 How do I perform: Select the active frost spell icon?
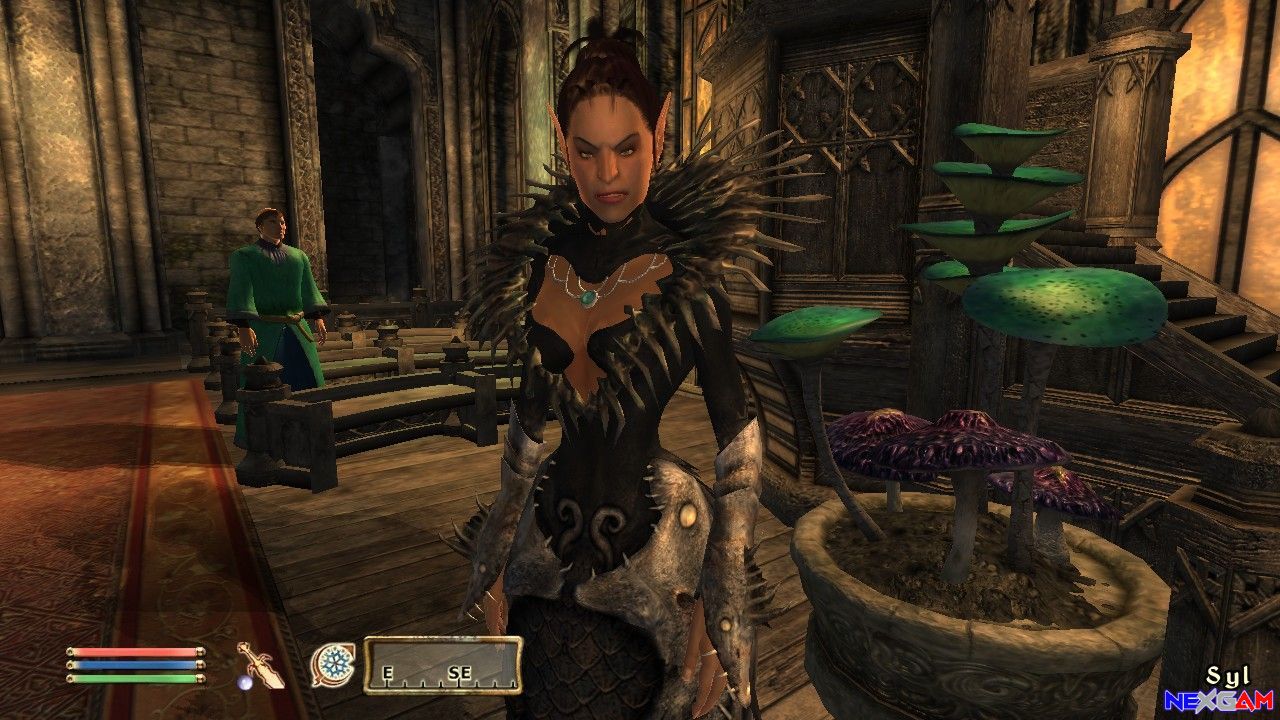[331, 664]
